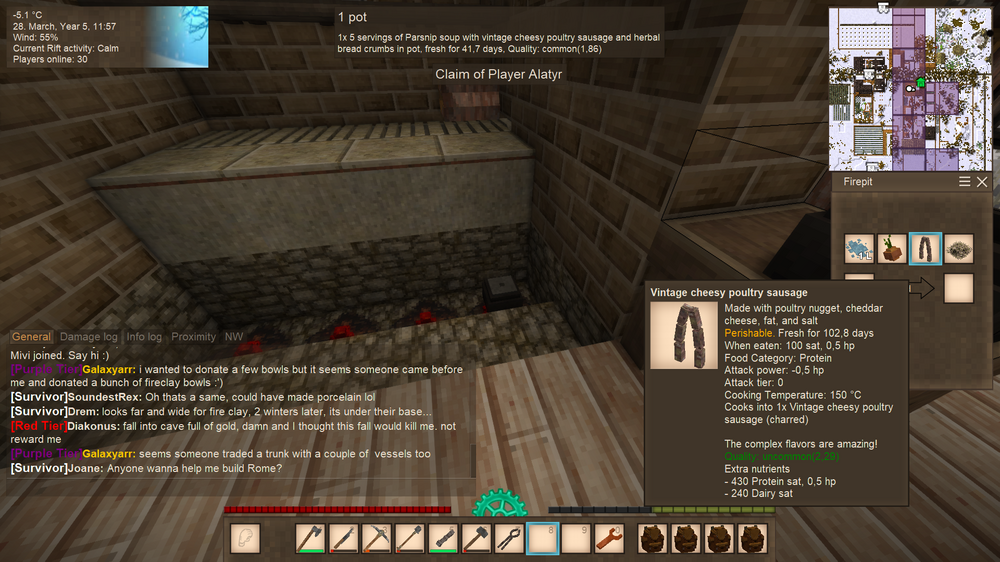Select the shovel in the hotbar
This screenshot has height=562, width=1000.
tap(409, 539)
